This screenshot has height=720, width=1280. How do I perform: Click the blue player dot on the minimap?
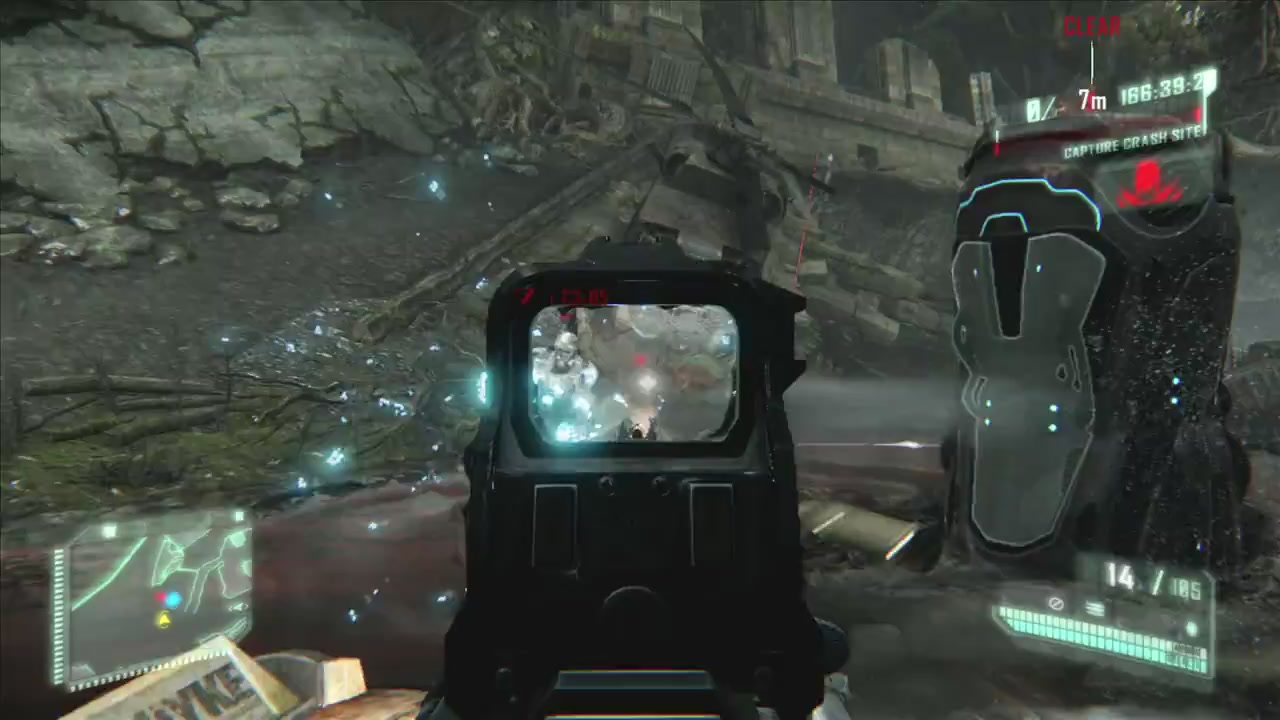click(x=172, y=599)
